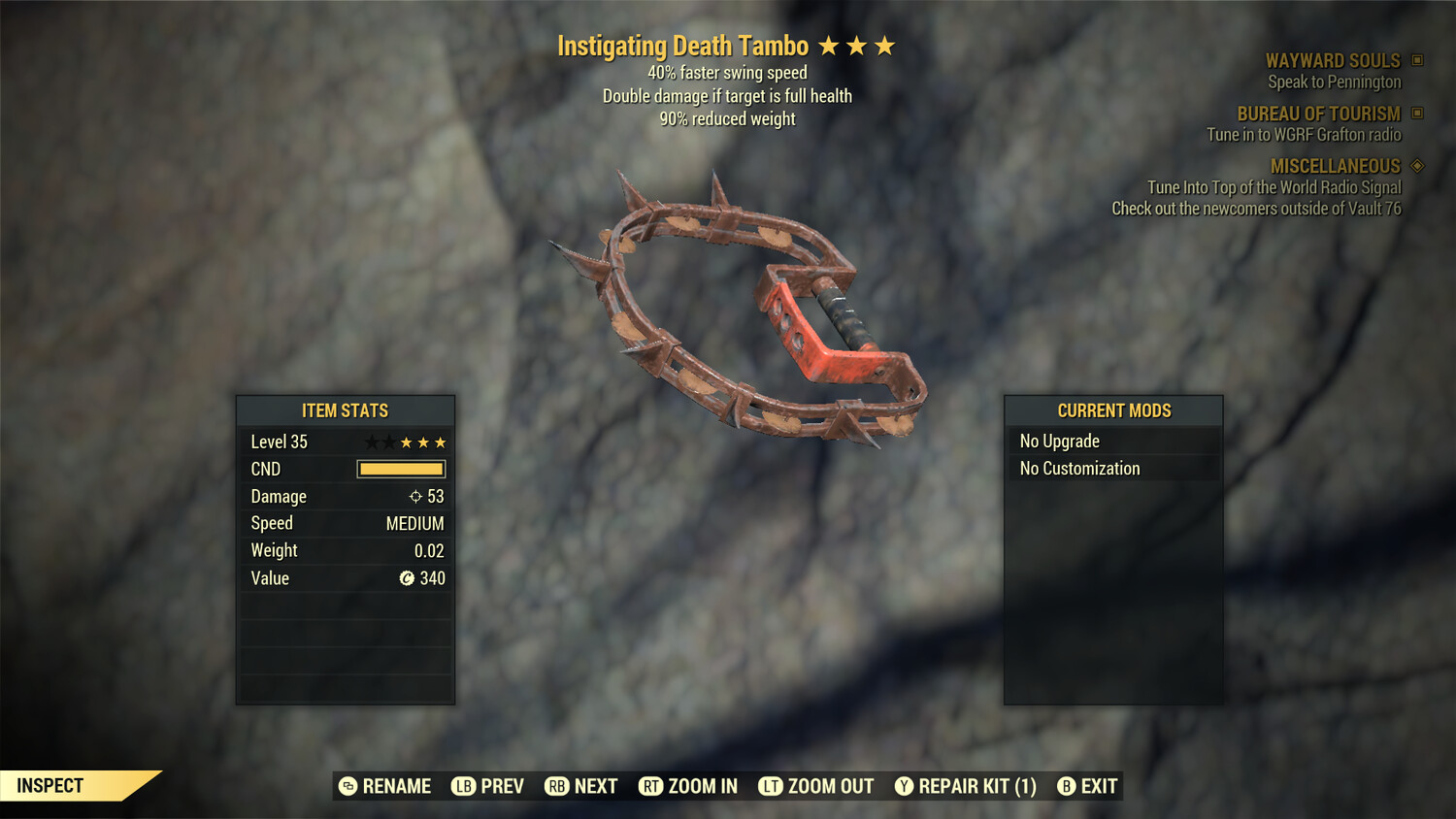Click the CND condition bar

(401, 469)
